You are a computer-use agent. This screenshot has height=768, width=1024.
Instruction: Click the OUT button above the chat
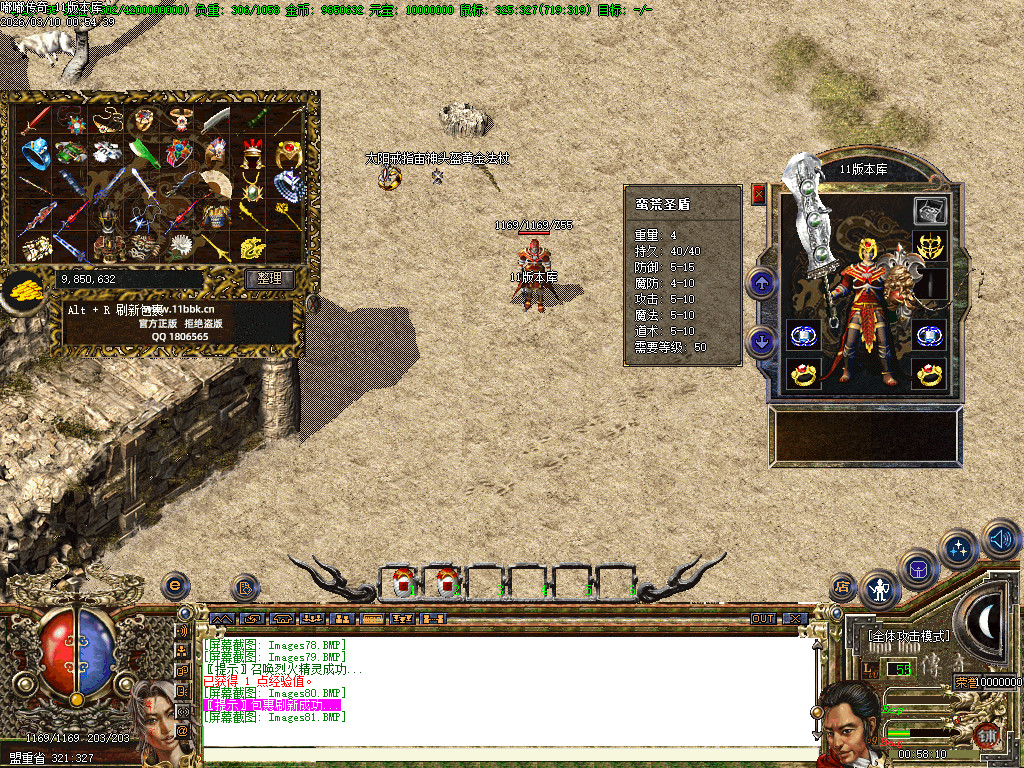[764, 619]
